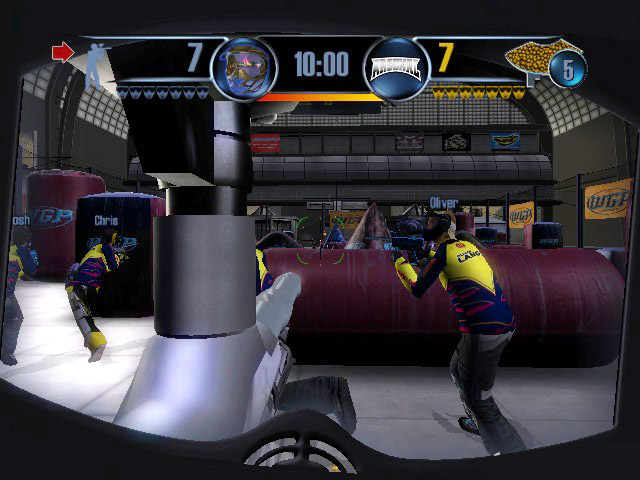Select the player stance silhouette icon
This screenshot has width=640, height=480.
pyautogui.click(x=93, y=63)
